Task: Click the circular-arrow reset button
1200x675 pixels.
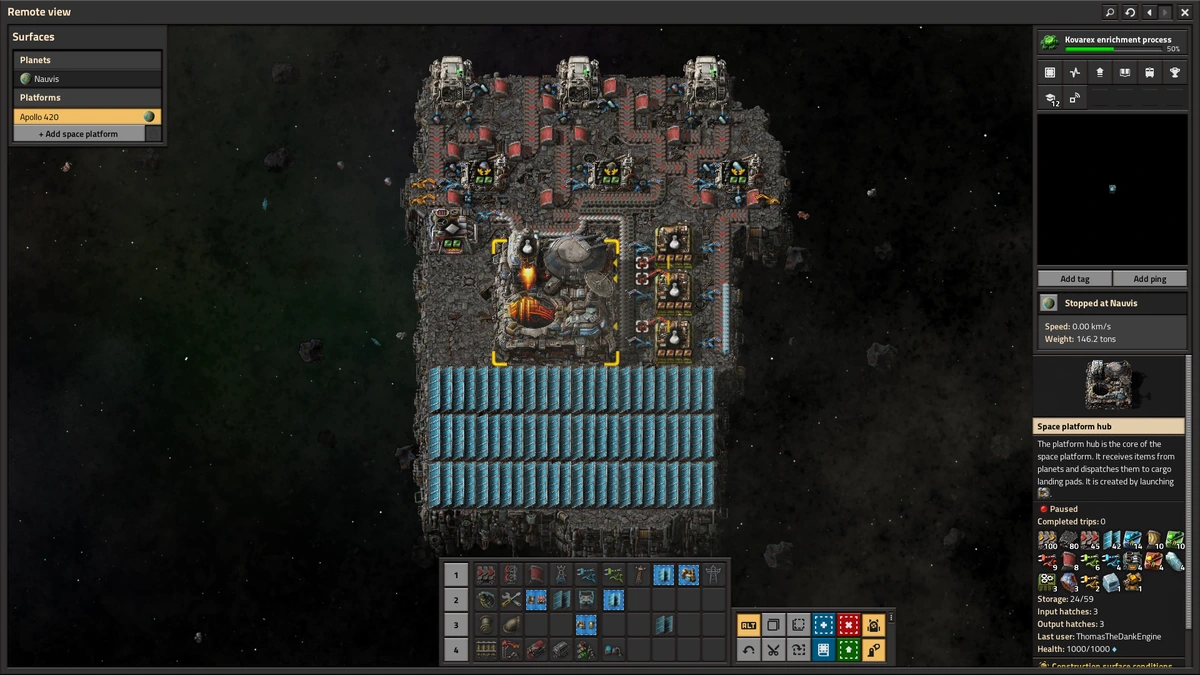Action: (x=1130, y=12)
